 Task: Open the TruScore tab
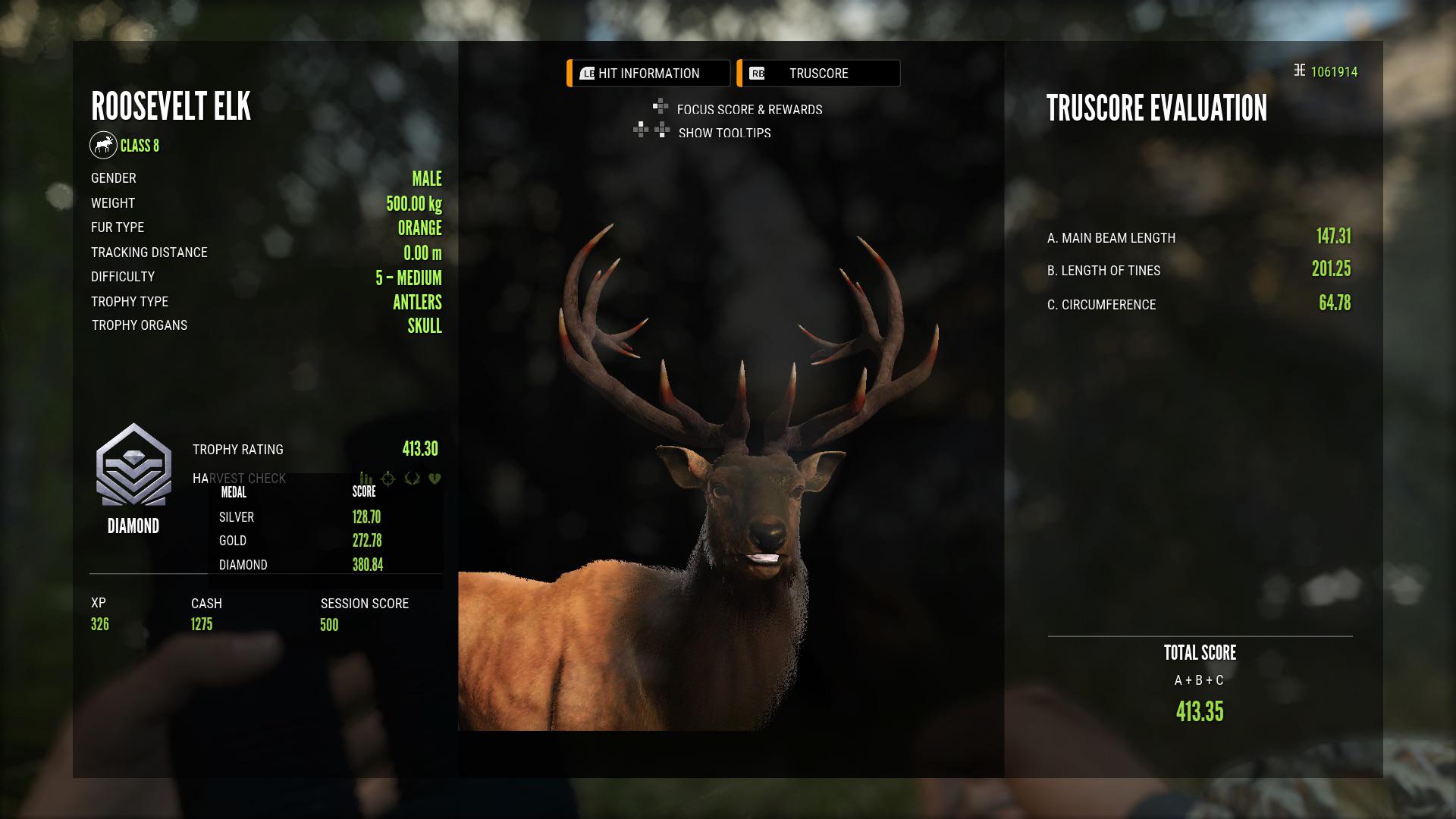coord(818,73)
